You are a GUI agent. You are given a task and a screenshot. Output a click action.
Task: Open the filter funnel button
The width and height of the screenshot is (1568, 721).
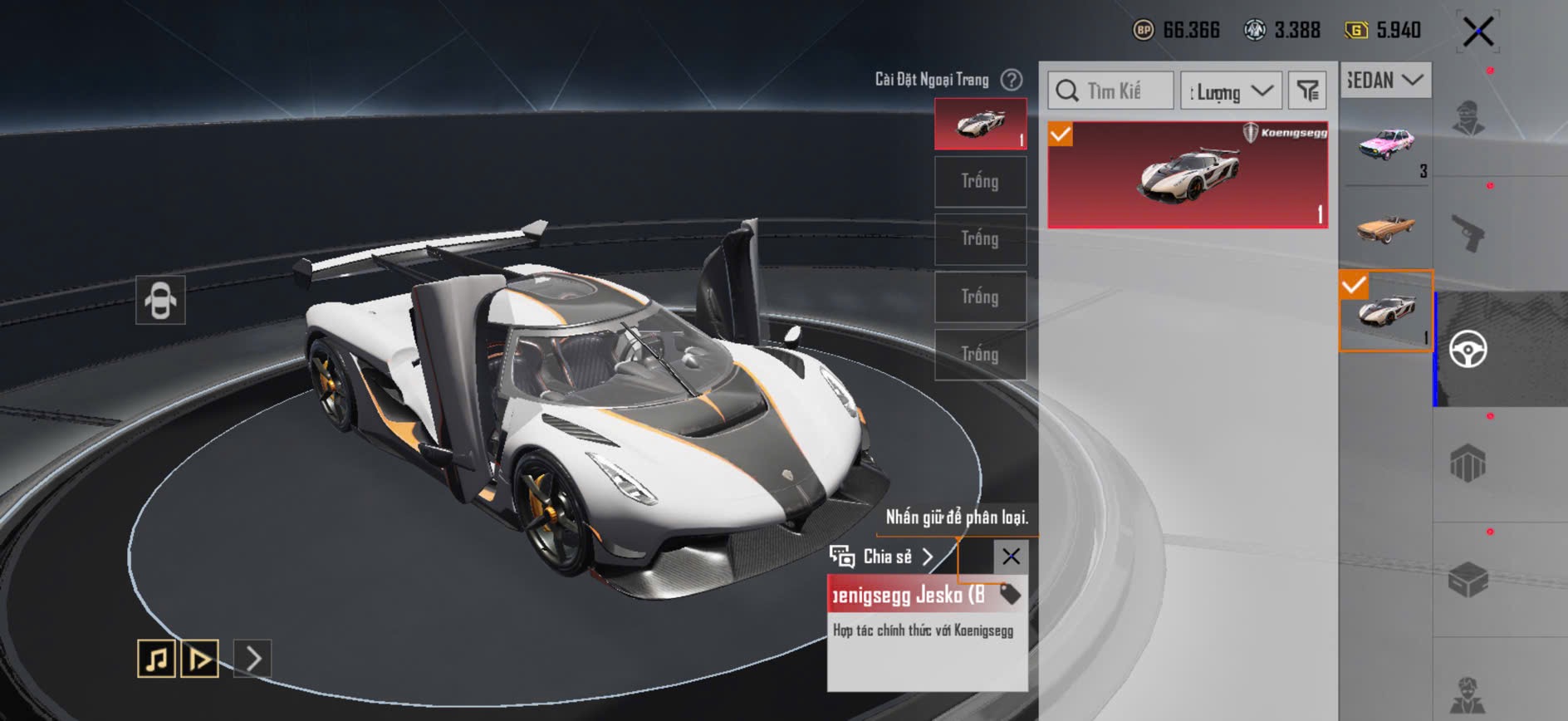pyautogui.click(x=1307, y=91)
